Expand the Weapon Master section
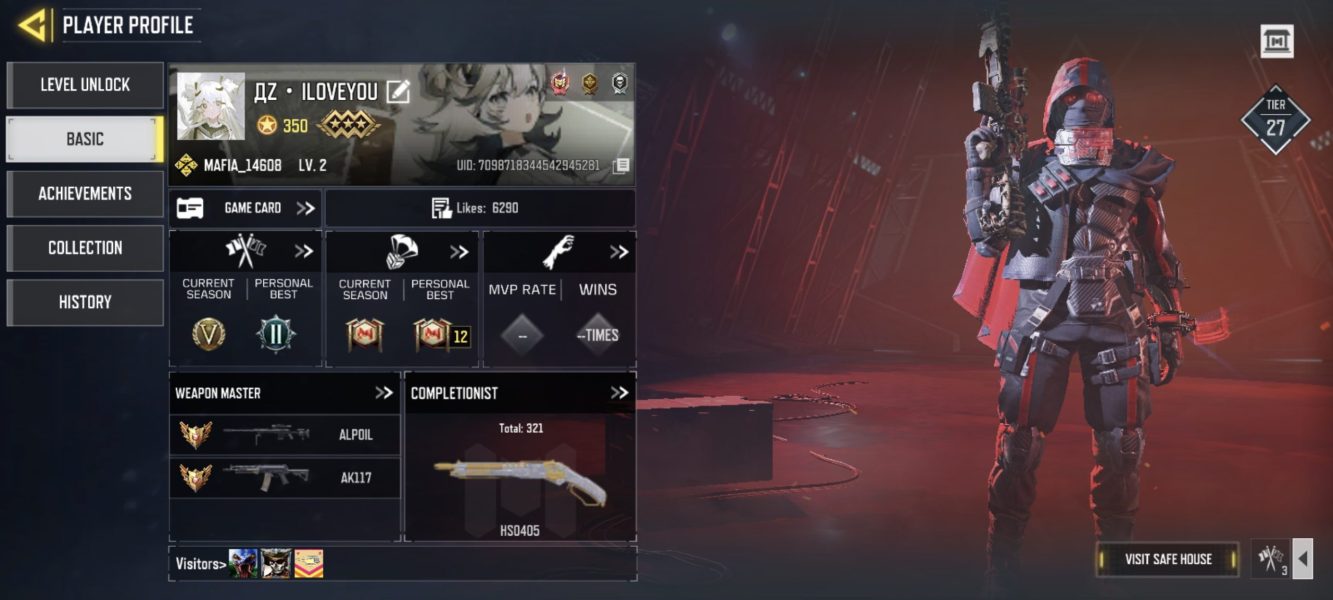This screenshot has height=600, width=1333. [x=384, y=393]
